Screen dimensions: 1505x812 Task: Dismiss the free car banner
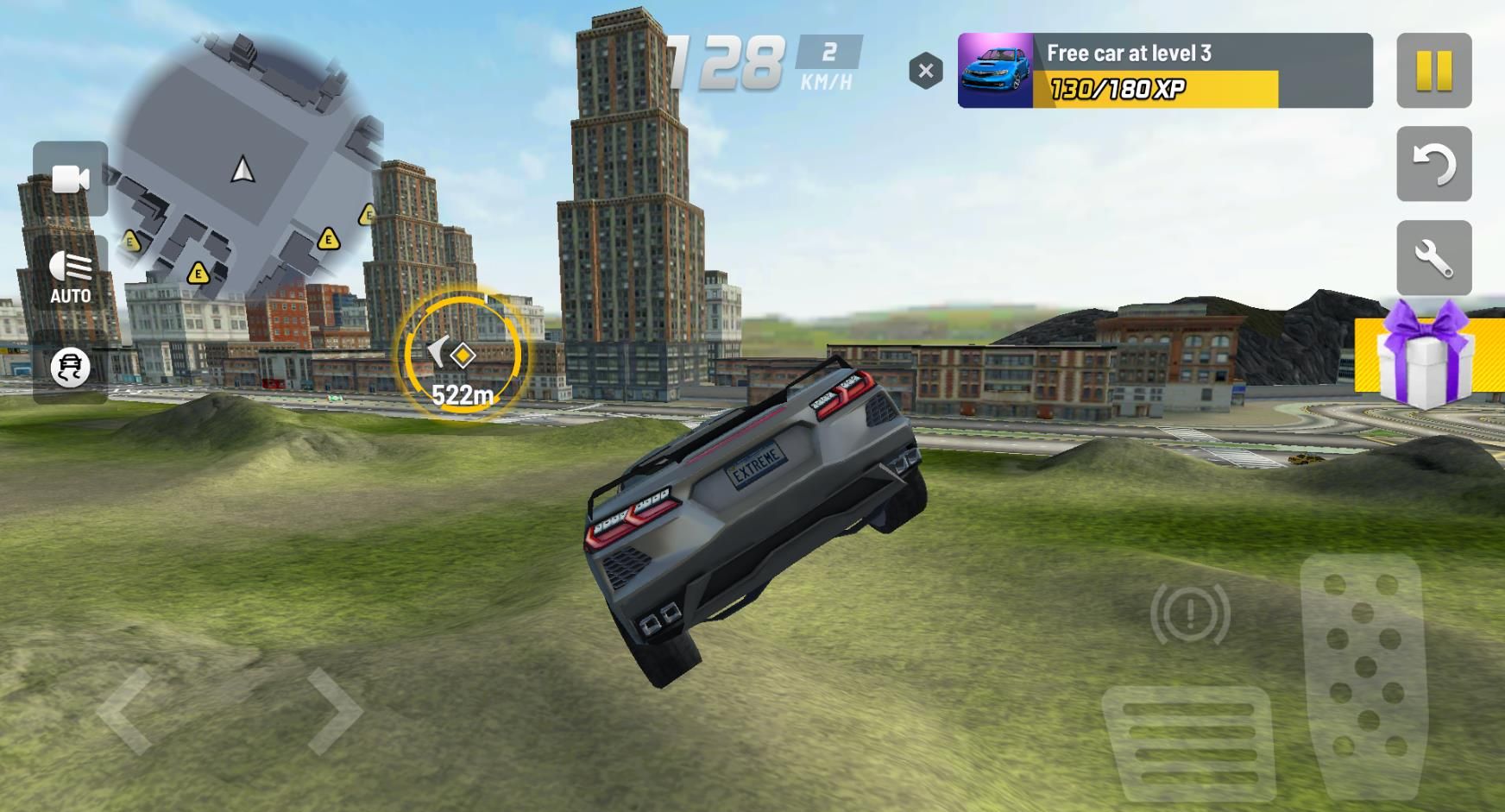[x=925, y=71]
